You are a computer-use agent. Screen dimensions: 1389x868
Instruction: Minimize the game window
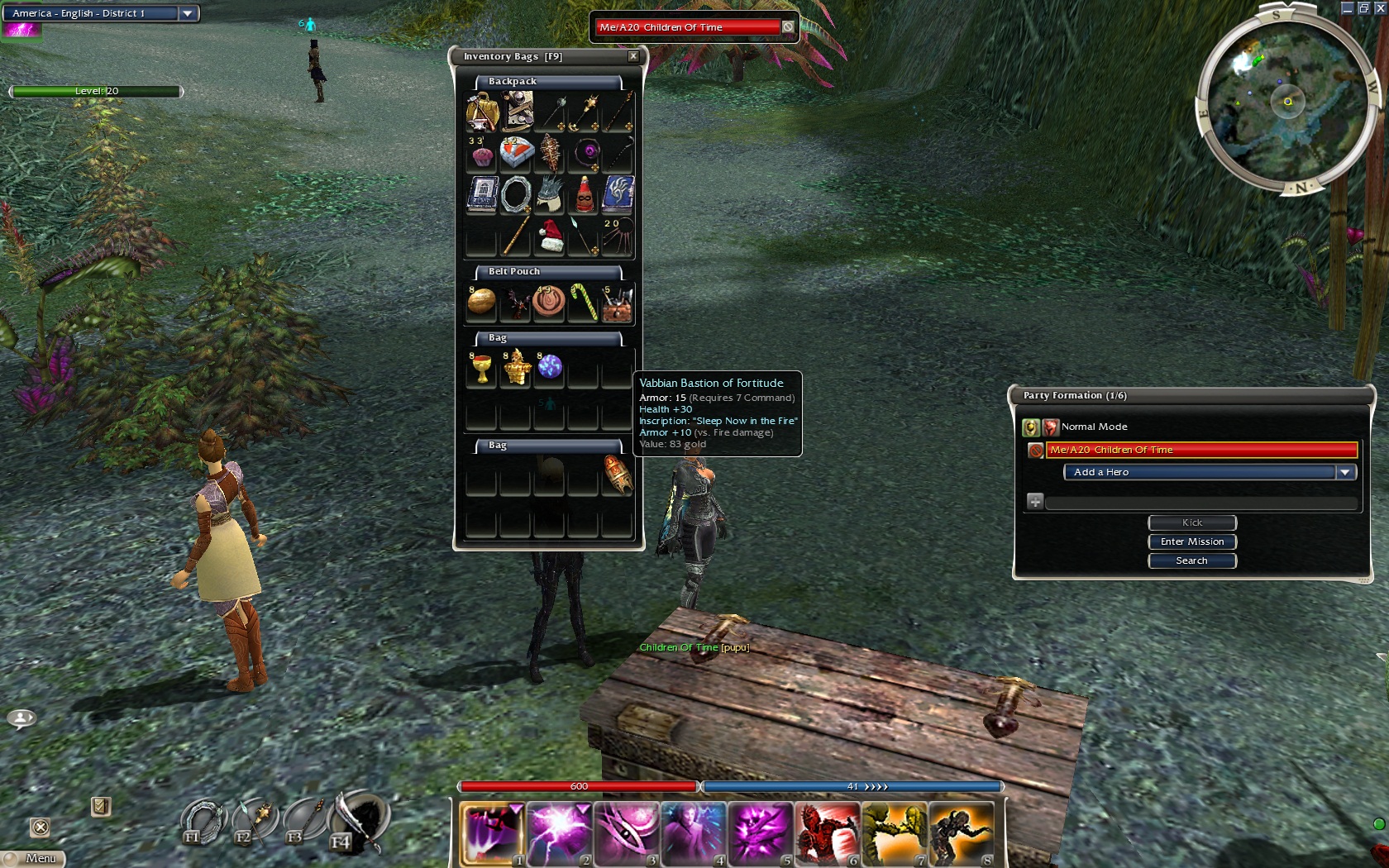pos(1346,8)
